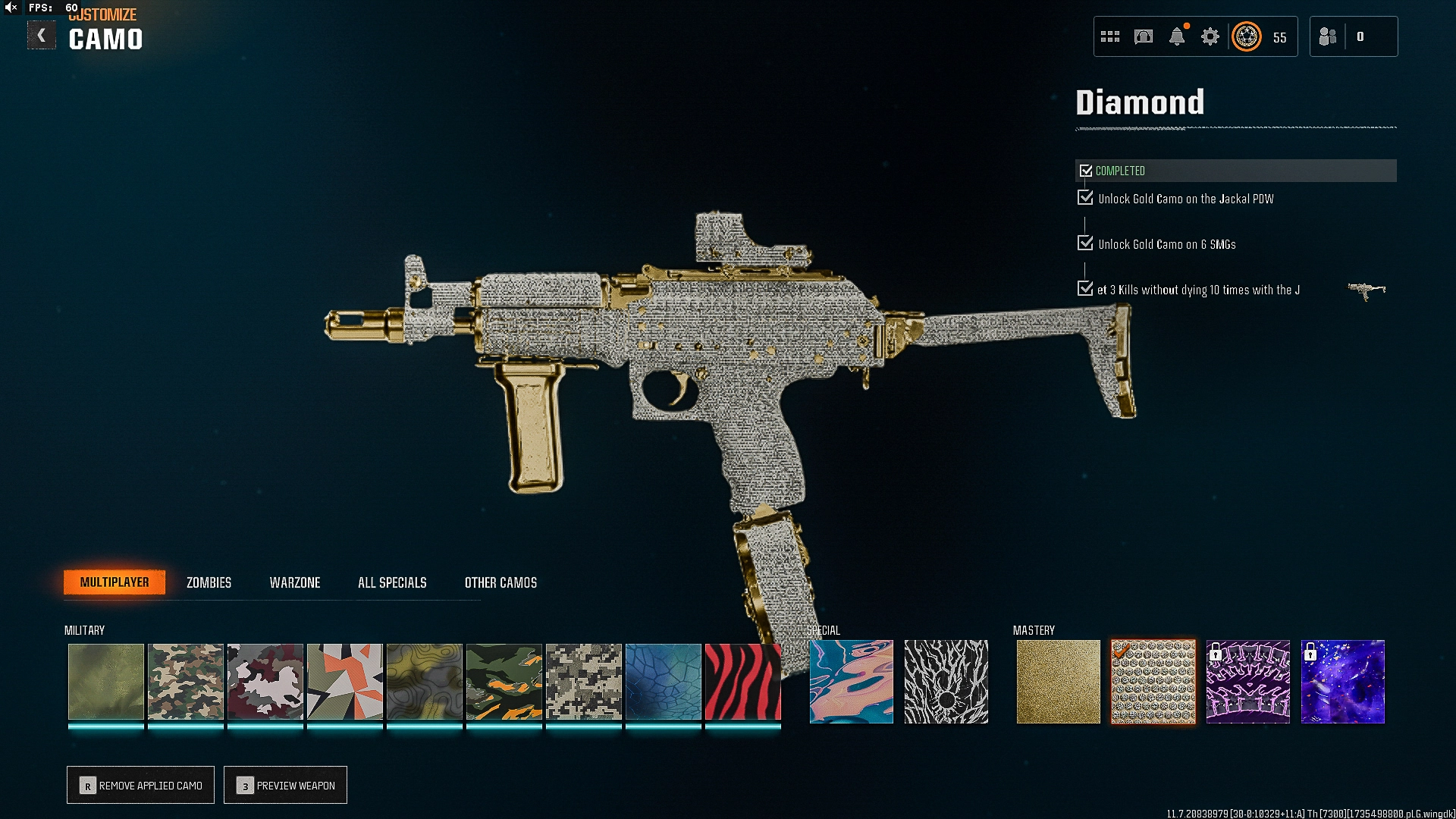Viewport: 1456px width, 819px height.
Task: Select the Other Camos tab
Action: coord(500,582)
